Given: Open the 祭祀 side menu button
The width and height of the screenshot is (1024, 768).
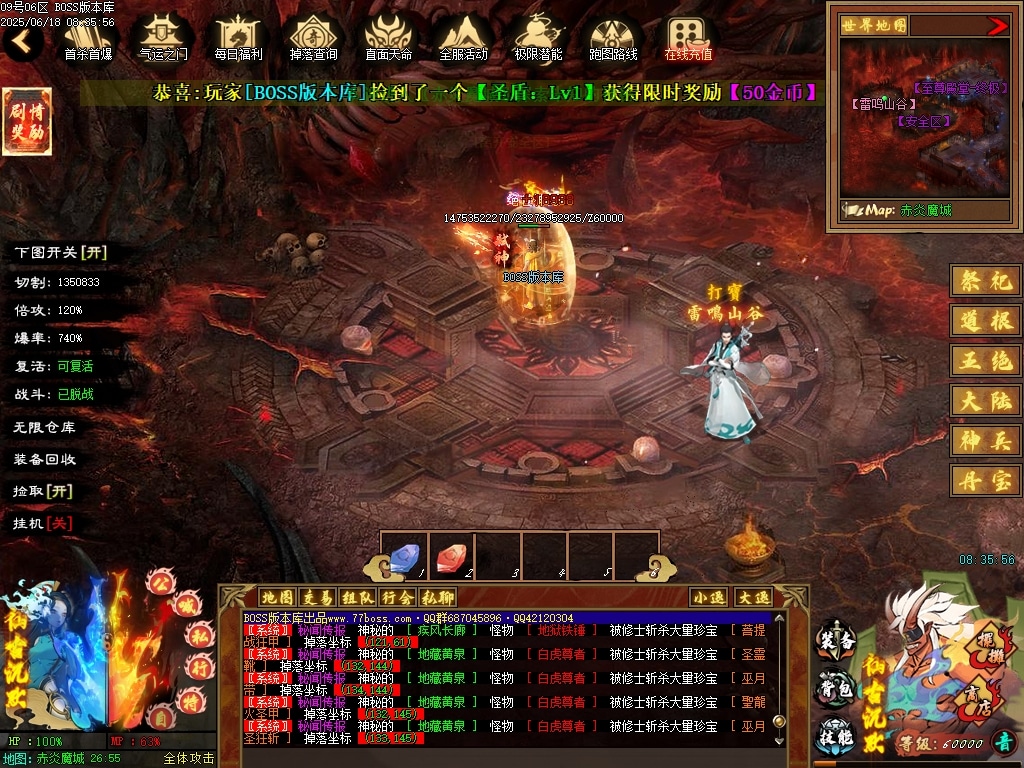Looking at the screenshot, I should (985, 281).
